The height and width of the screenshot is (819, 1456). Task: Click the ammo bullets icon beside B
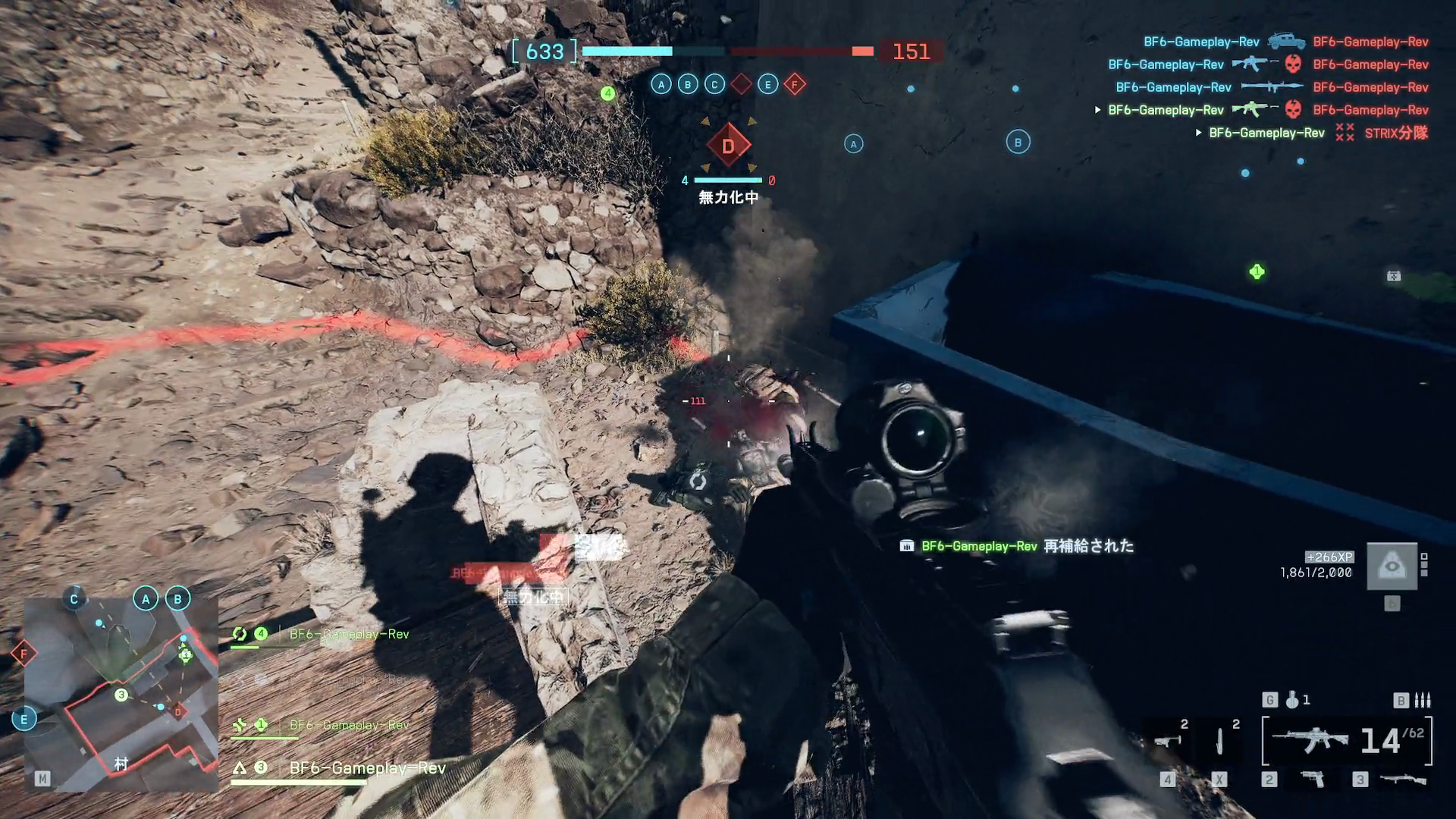click(1423, 701)
